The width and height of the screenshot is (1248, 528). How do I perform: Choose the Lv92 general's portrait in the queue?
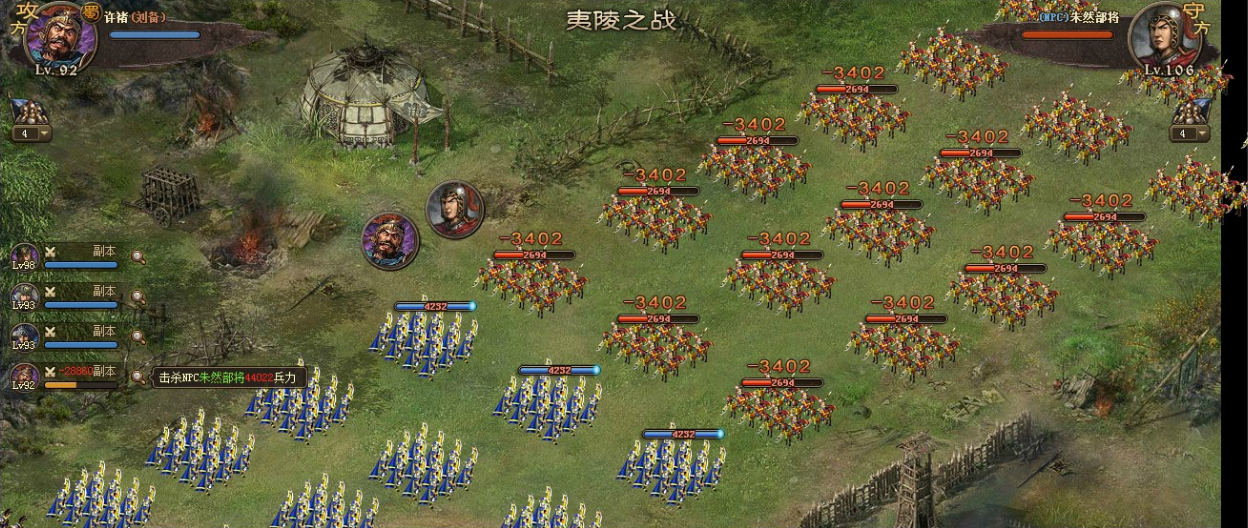[x=24, y=377]
